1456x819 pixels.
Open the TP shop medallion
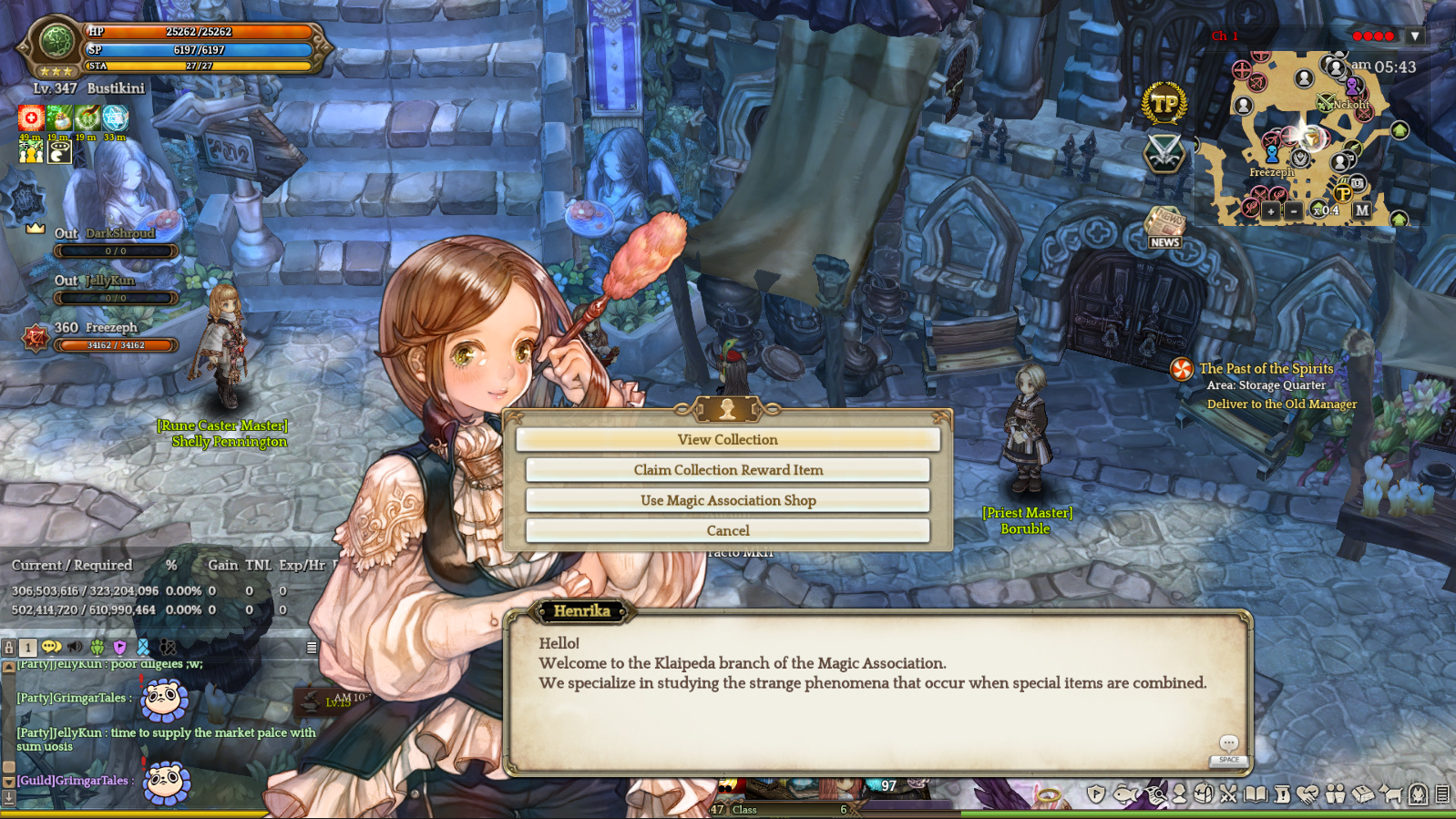pyautogui.click(x=1164, y=105)
